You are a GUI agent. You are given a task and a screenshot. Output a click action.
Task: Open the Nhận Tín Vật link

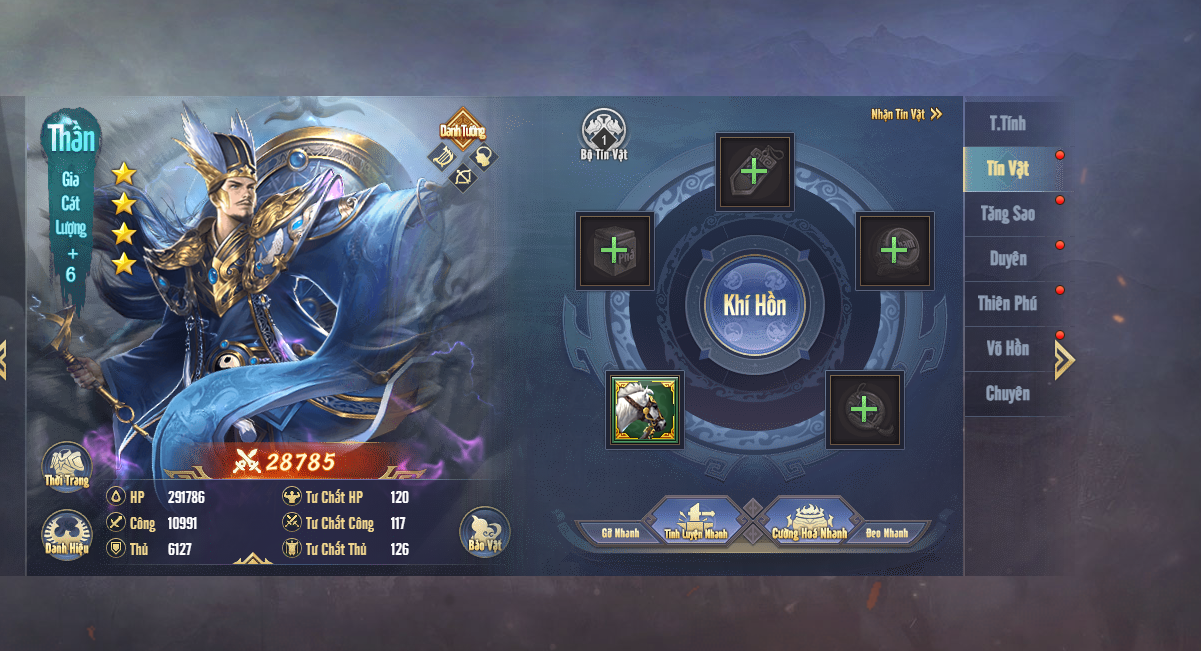(906, 114)
